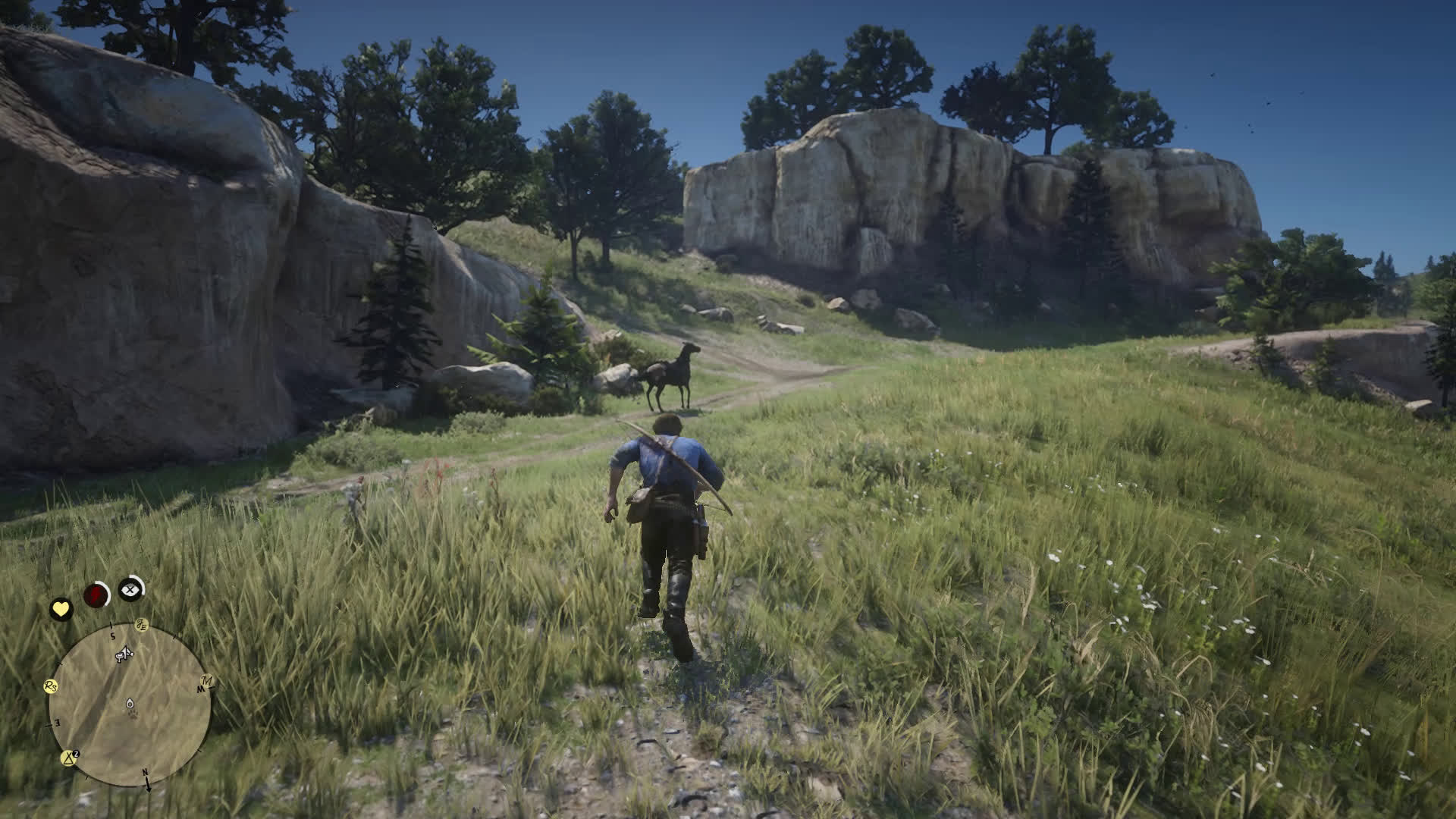Click the yellow heart health core

61,609
